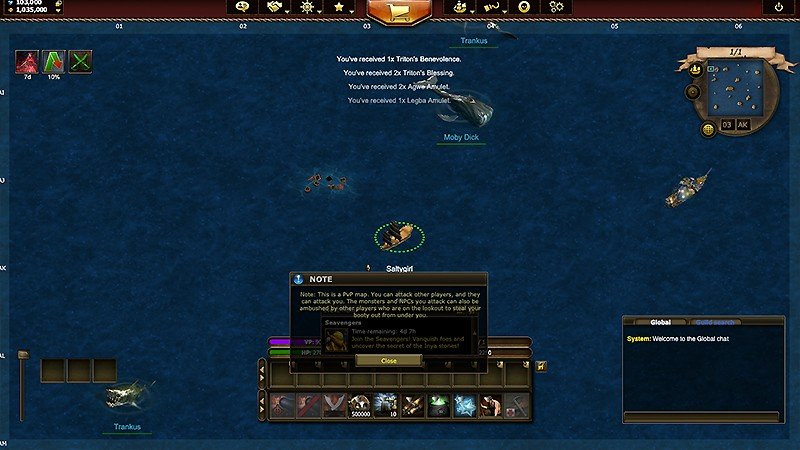The width and height of the screenshot is (800, 450).
Task: Select the hotbar item with count 10
Action: coord(386,405)
